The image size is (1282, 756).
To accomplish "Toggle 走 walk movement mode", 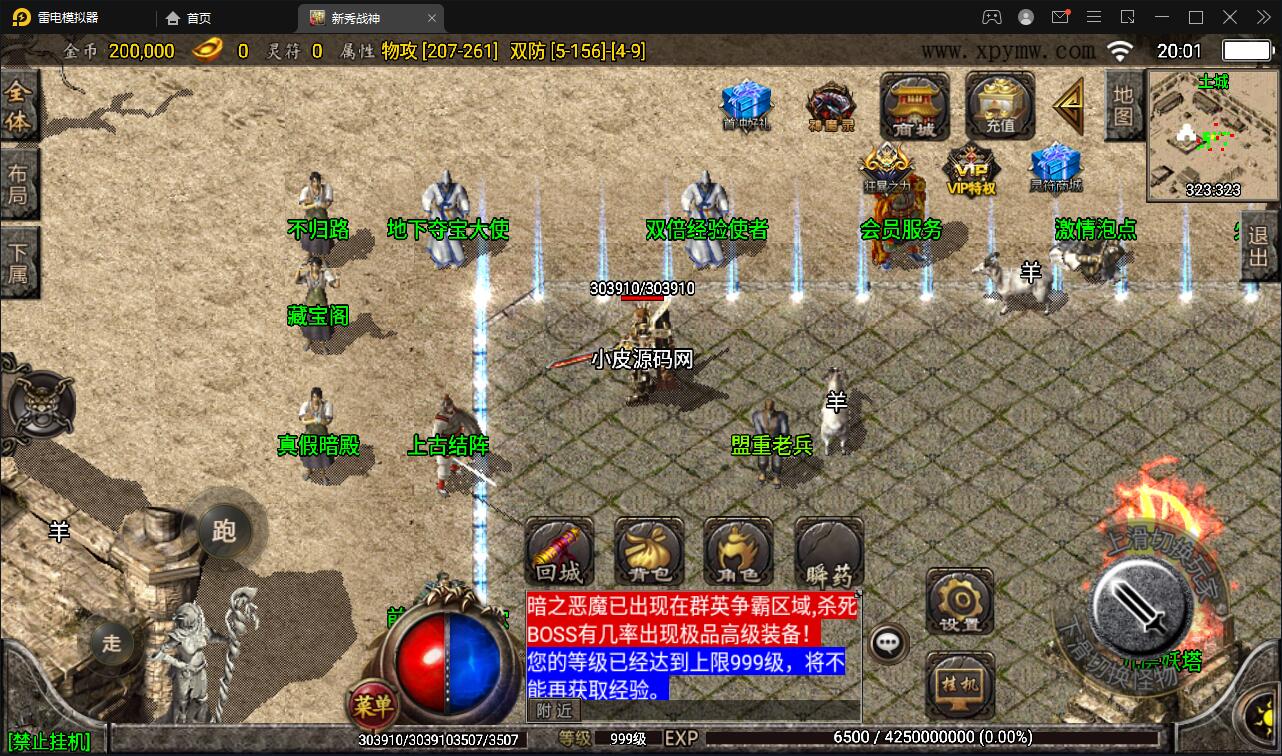I will click(111, 644).
